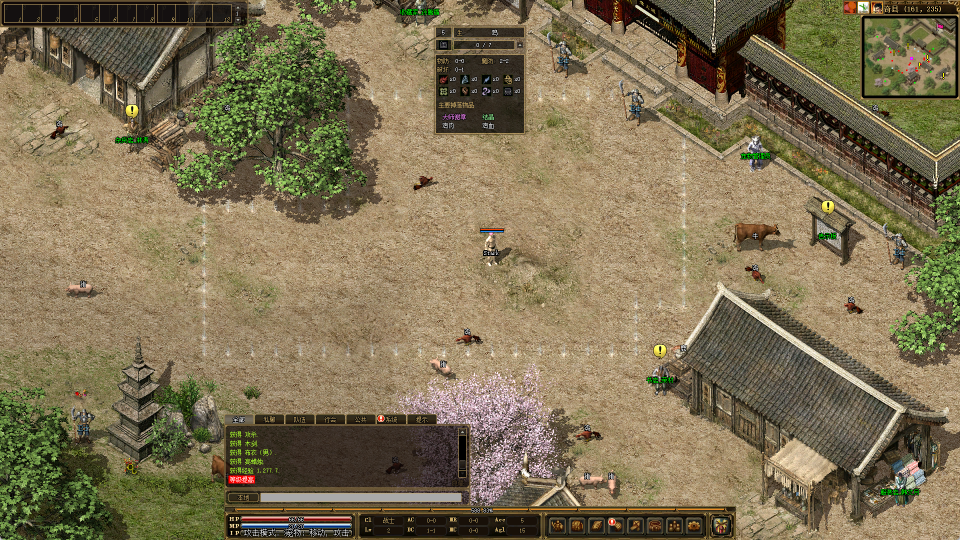
Task: Switch to the first chat tab
Action: (x=238, y=420)
